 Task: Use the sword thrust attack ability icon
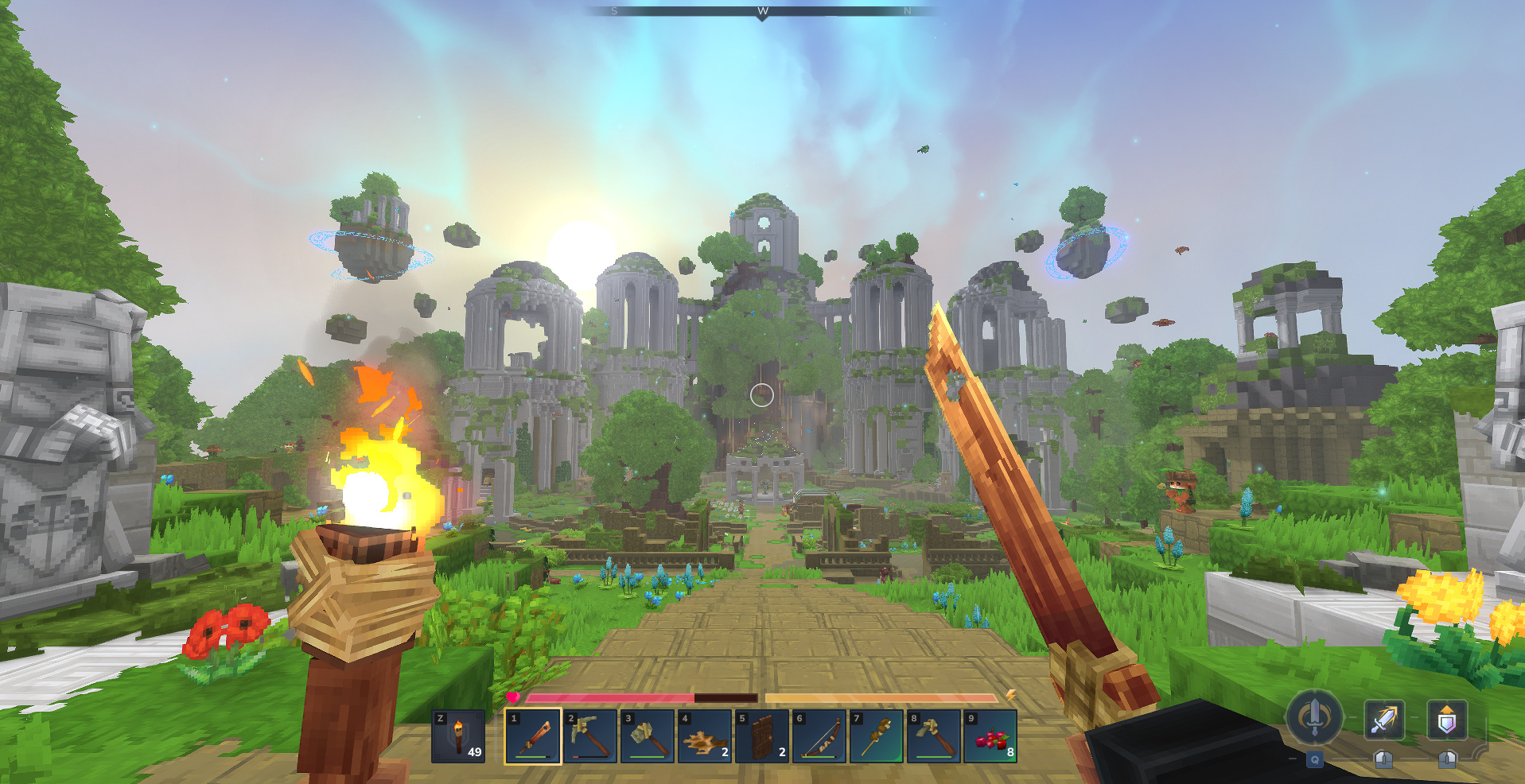(x=1384, y=720)
